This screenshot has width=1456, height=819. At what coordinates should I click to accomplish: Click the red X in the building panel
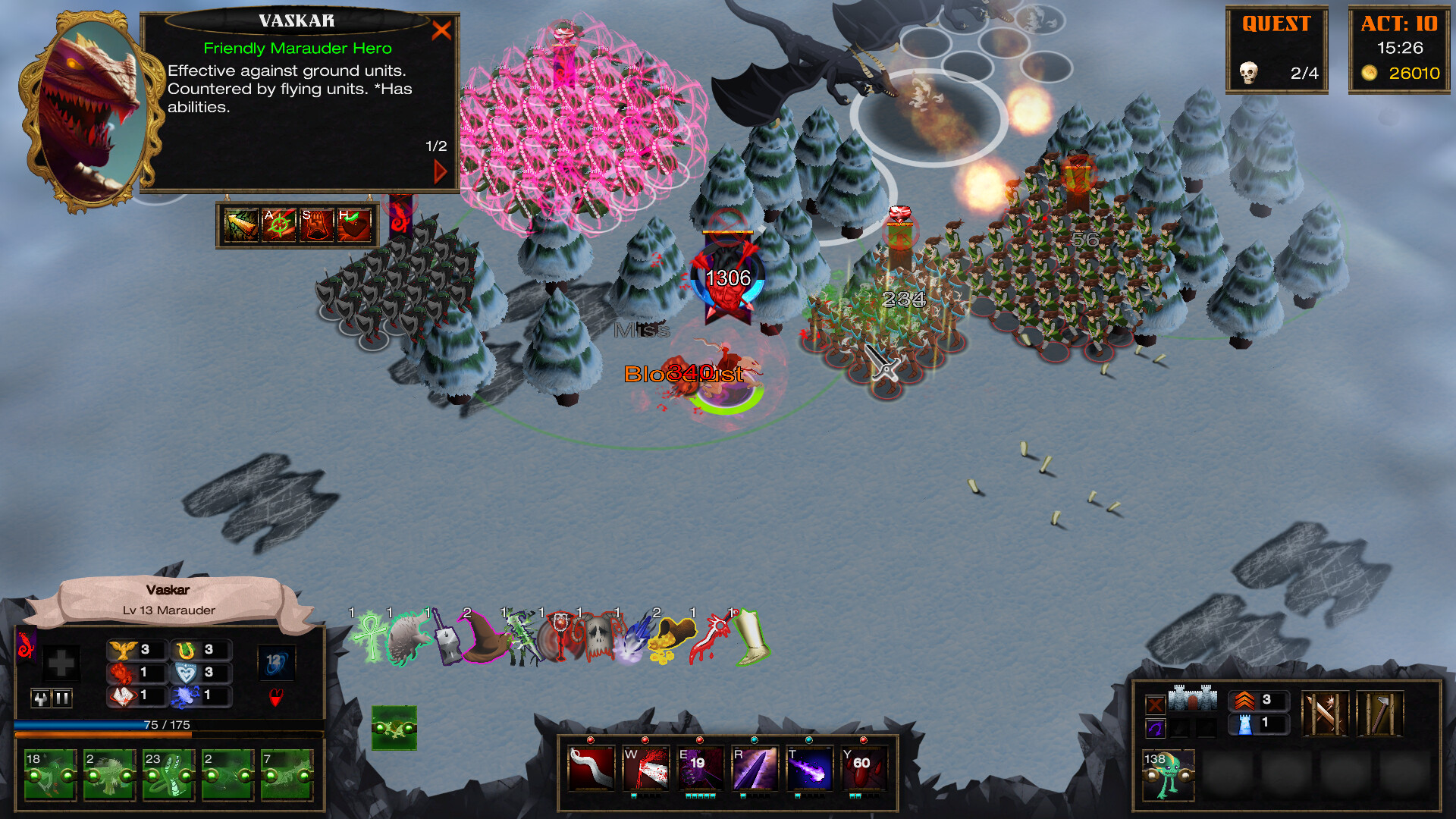[1156, 704]
